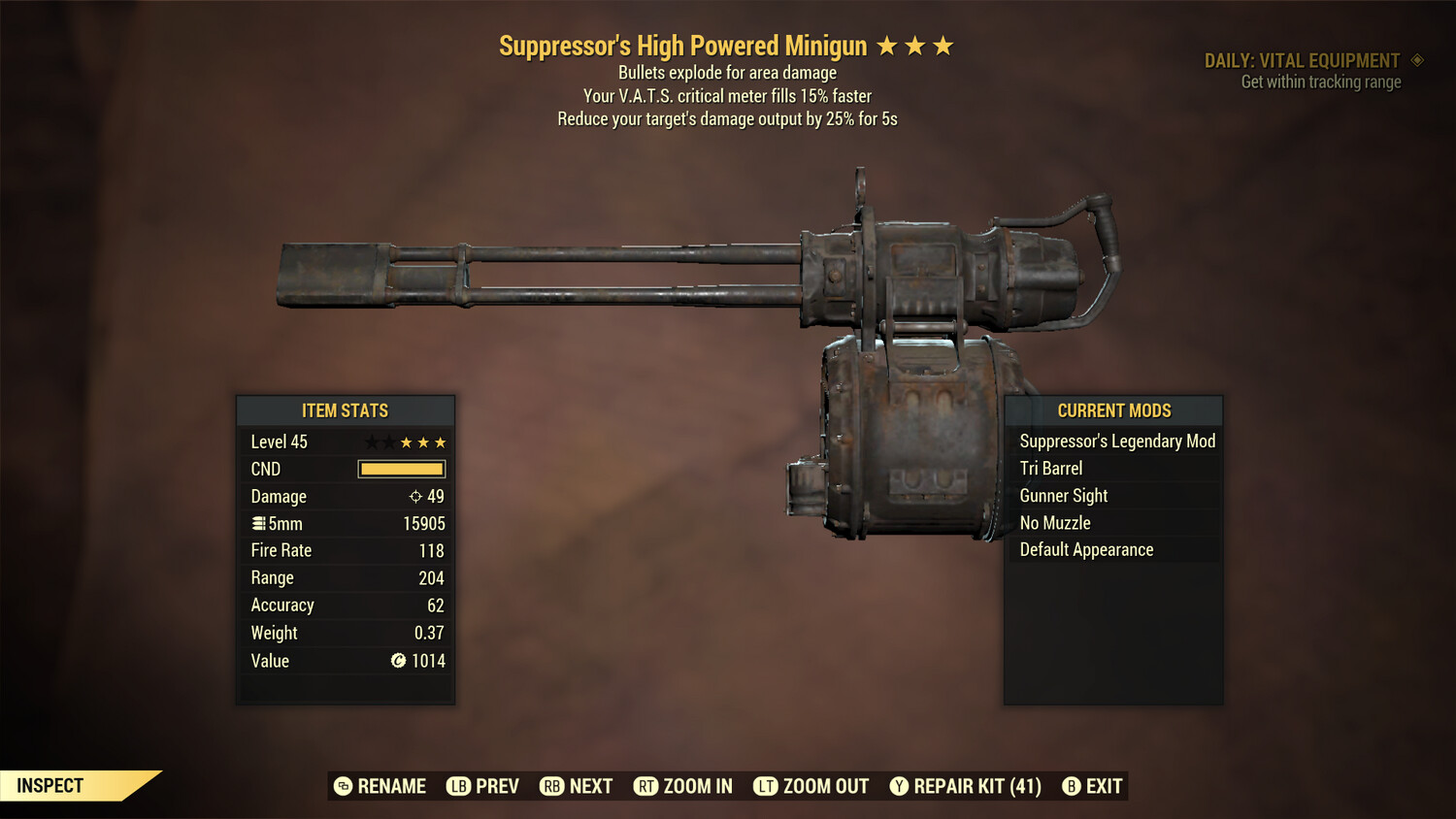Image resolution: width=1456 pixels, height=819 pixels.
Task: Click the NEXT button
Action: pos(576,786)
